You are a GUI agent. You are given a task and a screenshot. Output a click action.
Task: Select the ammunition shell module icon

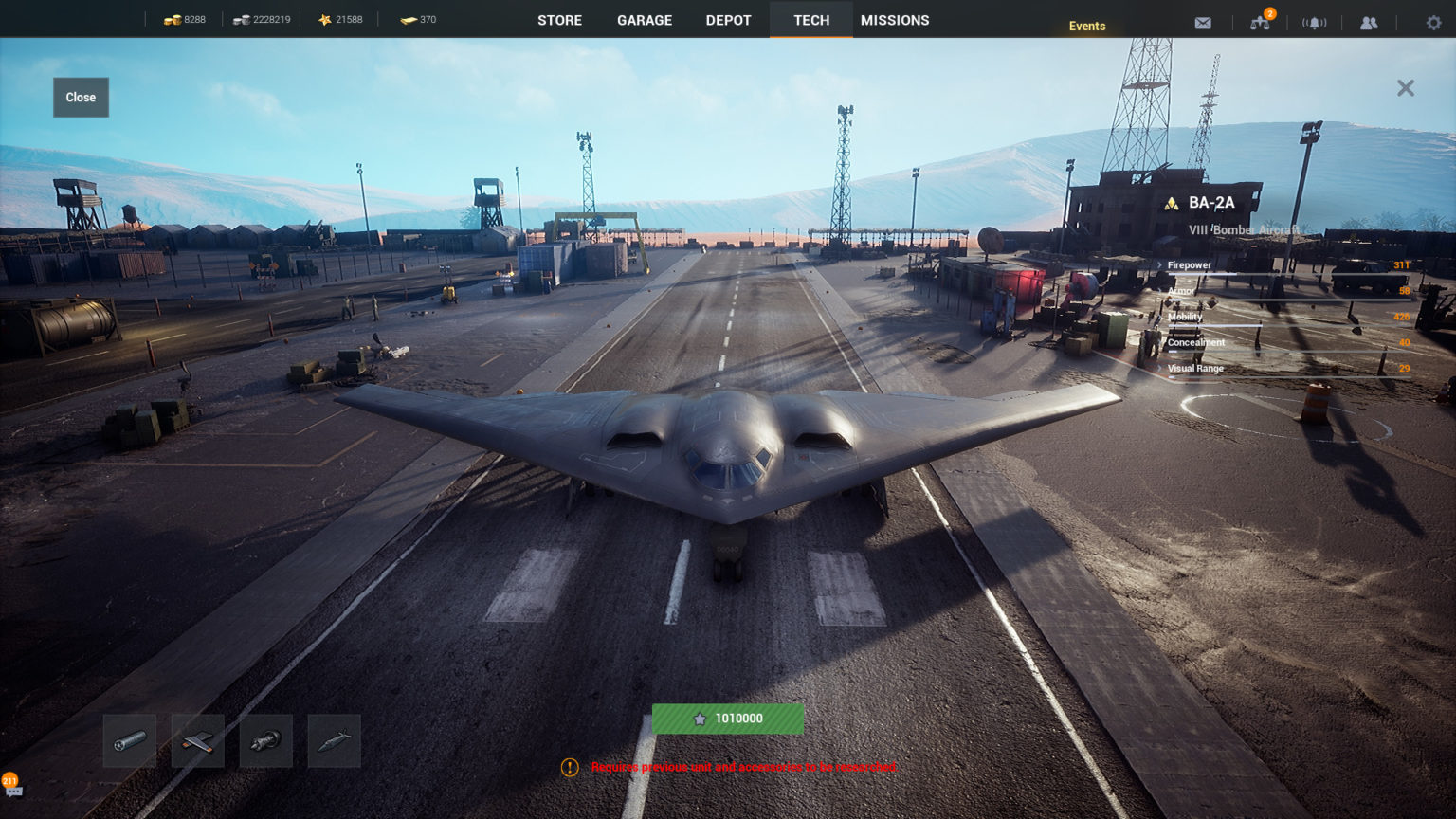point(130,740)
